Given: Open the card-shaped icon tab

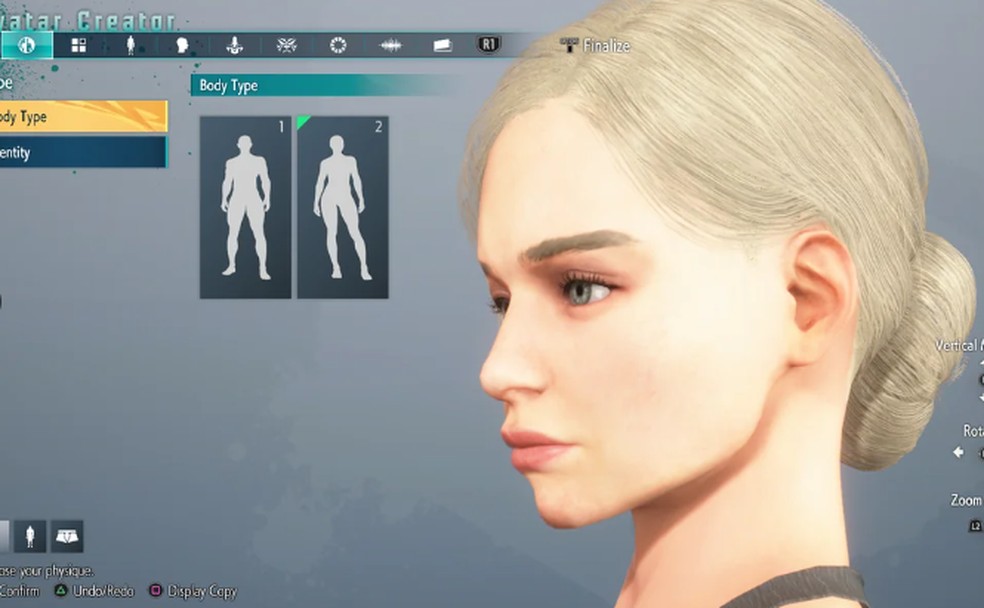Looking at the screenshot, I should (x=442, y=45).
